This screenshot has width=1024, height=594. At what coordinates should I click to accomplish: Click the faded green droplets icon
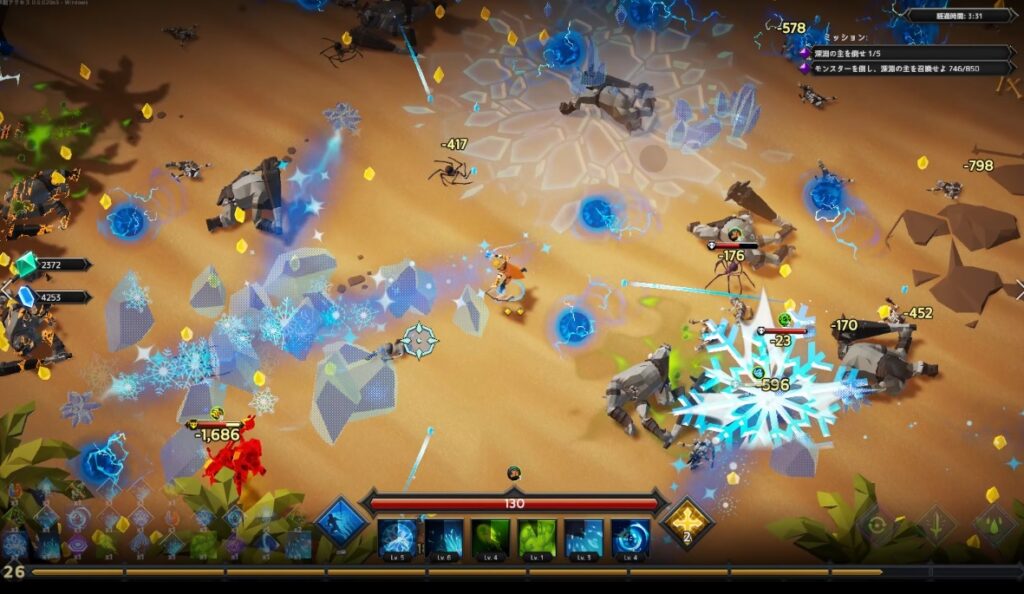tap(994, 524)
